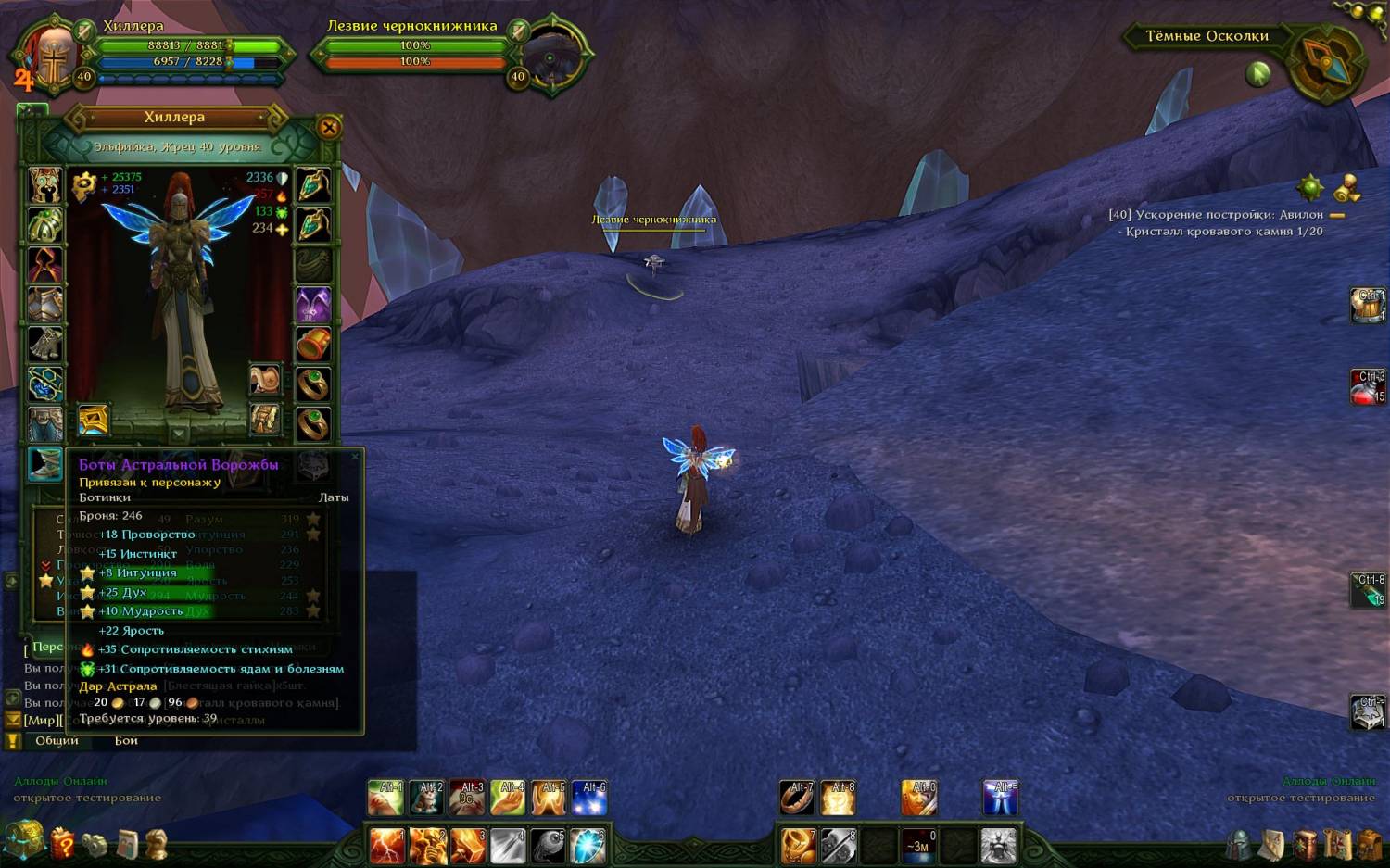Close the Хиллера character window
Viewport: 1390px width, 868px height.
[329, 128]
